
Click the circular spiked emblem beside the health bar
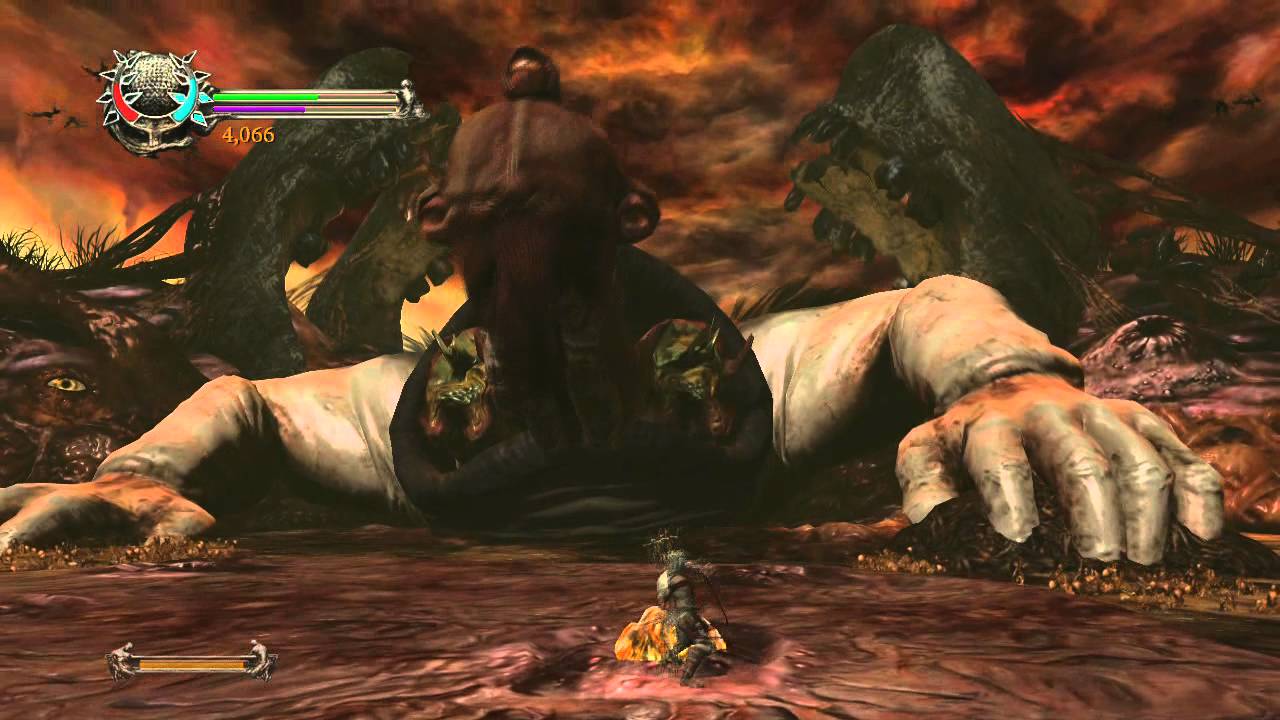pos(153,98)
